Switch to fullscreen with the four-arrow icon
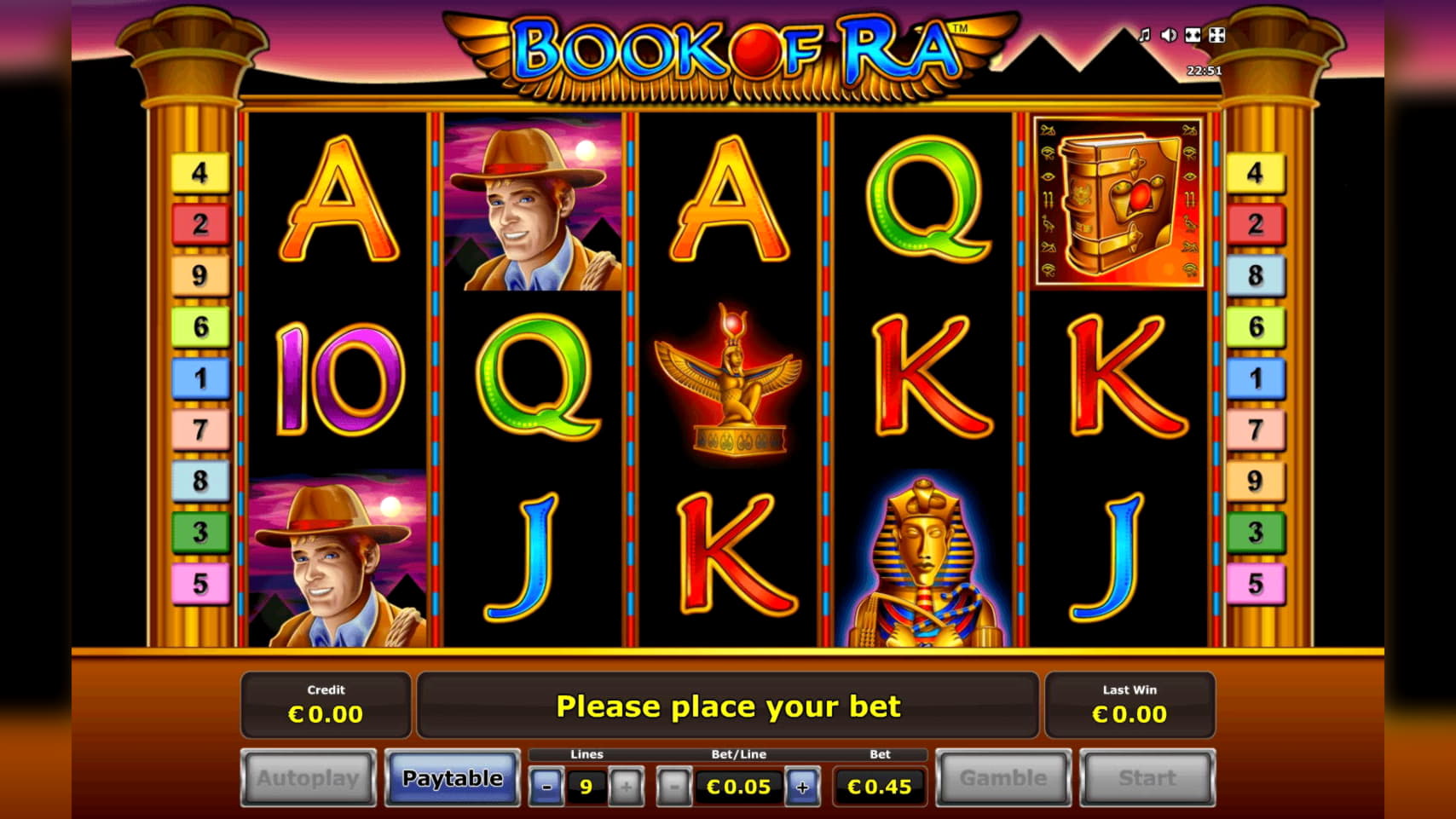The width and height of the screenshot is (1456, 819). (x=1217, y=35)
